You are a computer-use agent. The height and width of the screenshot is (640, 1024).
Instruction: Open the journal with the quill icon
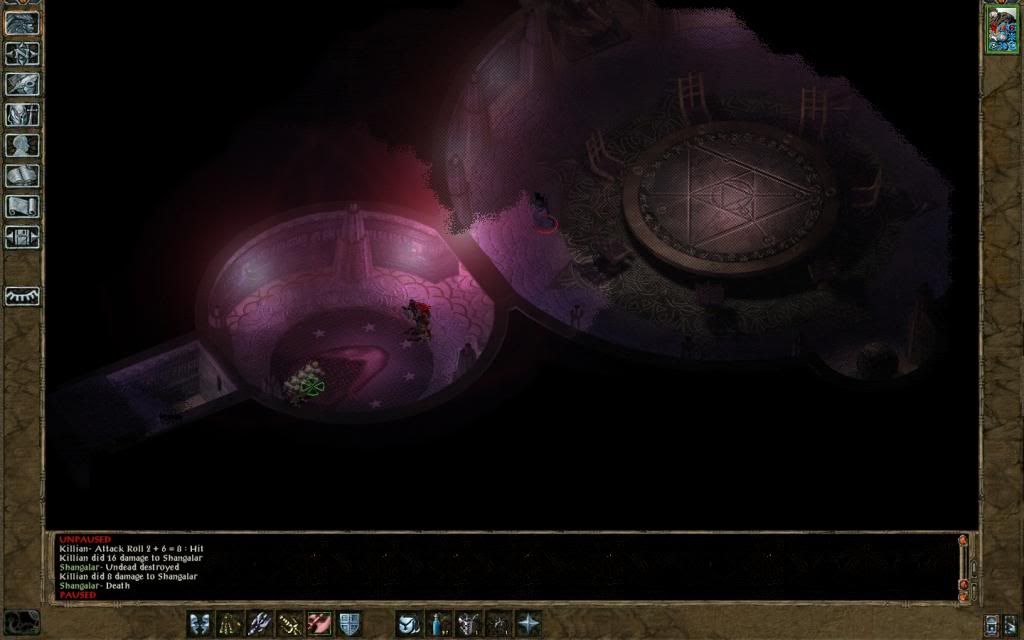coord(22,84)
